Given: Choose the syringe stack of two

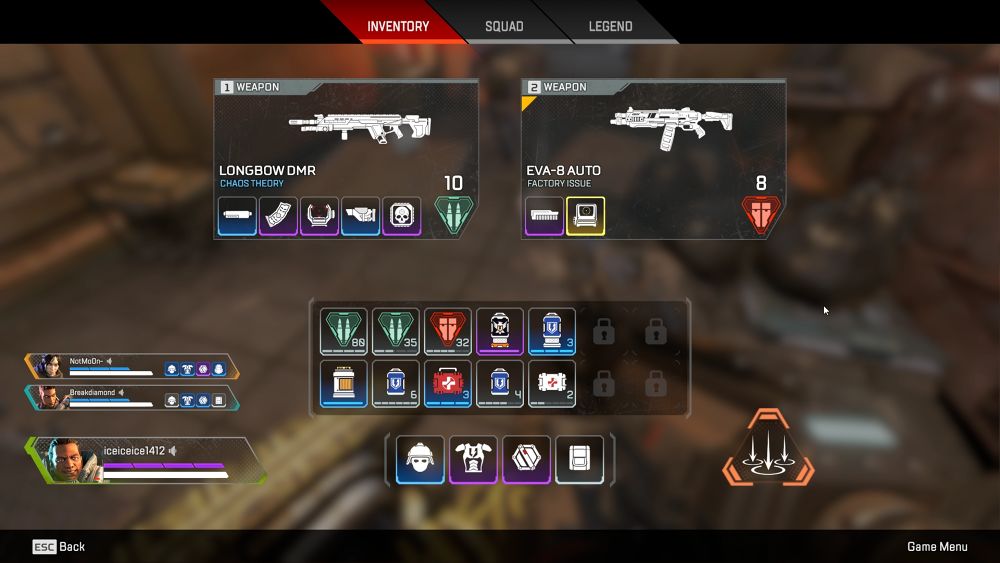Looking at the screenshot, I should click(x=552, y=384).
